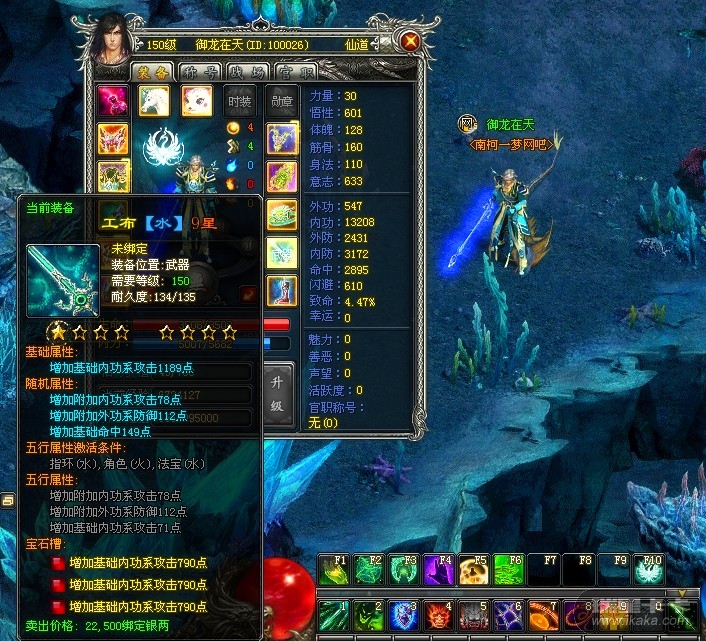The height and width of the screenshot is (641, 706).
Task: Click the 勋章 slot
Action: [281, 101]
